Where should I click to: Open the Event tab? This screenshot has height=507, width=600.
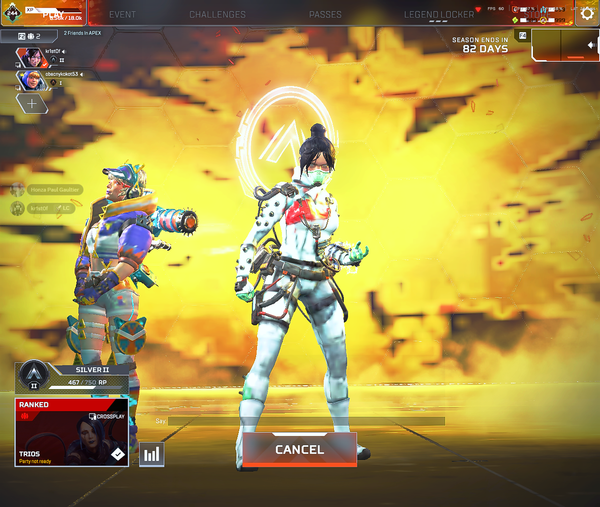click(x=122, y=15)
